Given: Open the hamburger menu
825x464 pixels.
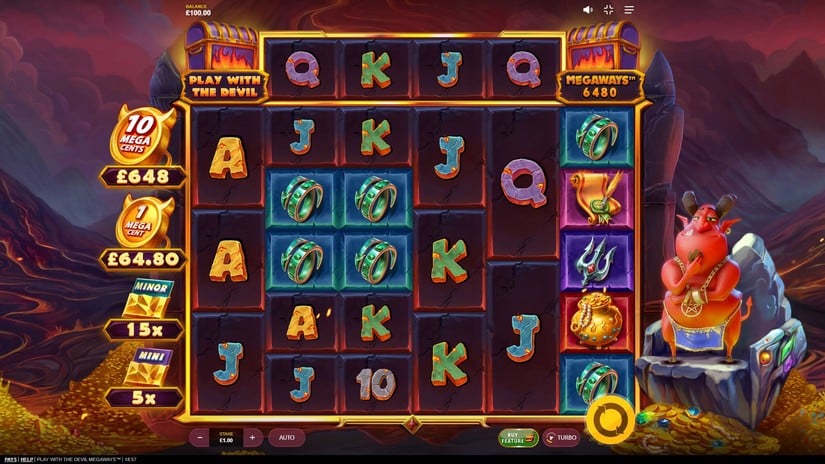Looking at the screenshot, I should [630, 9].
